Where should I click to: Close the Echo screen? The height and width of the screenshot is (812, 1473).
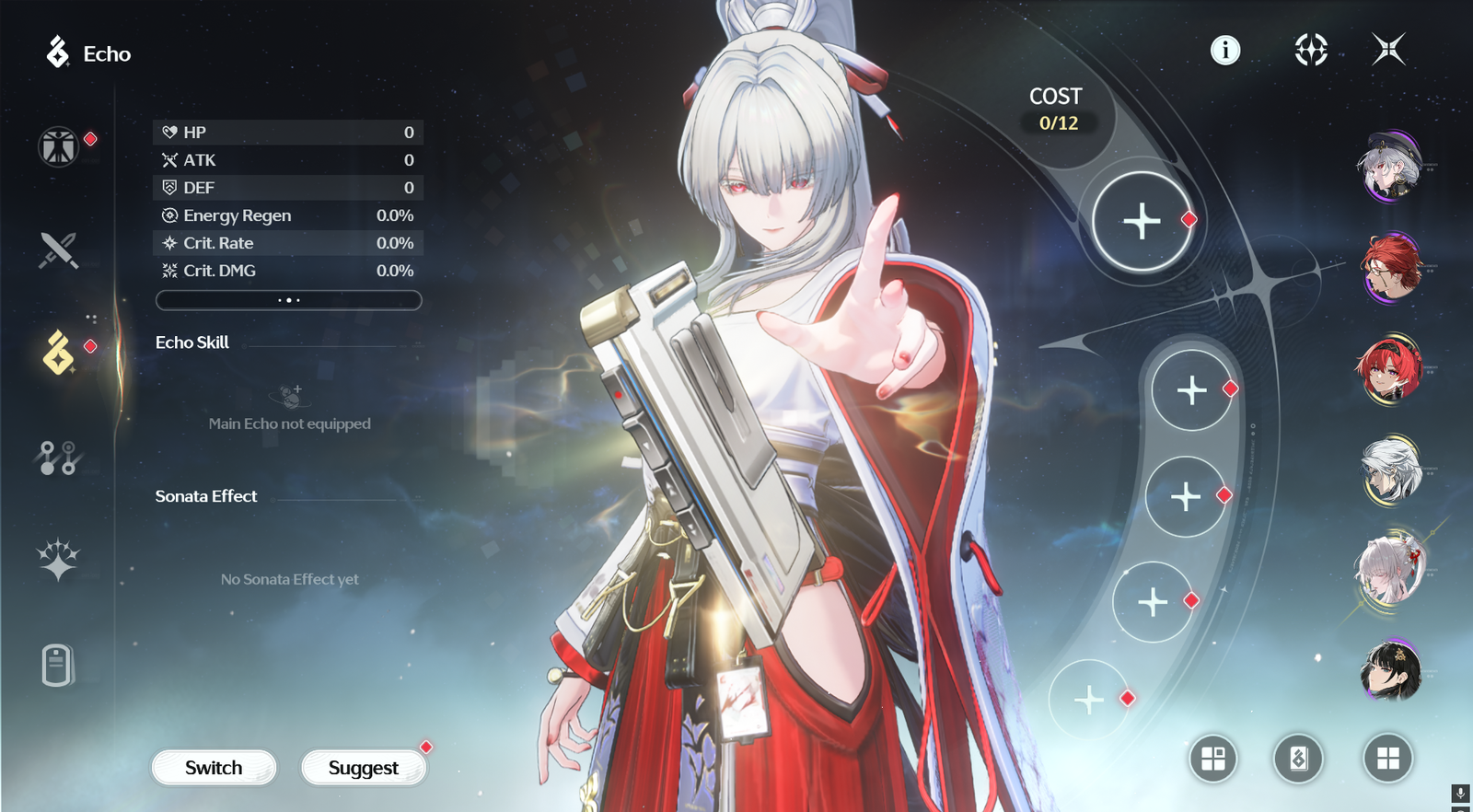point(1388,50)
